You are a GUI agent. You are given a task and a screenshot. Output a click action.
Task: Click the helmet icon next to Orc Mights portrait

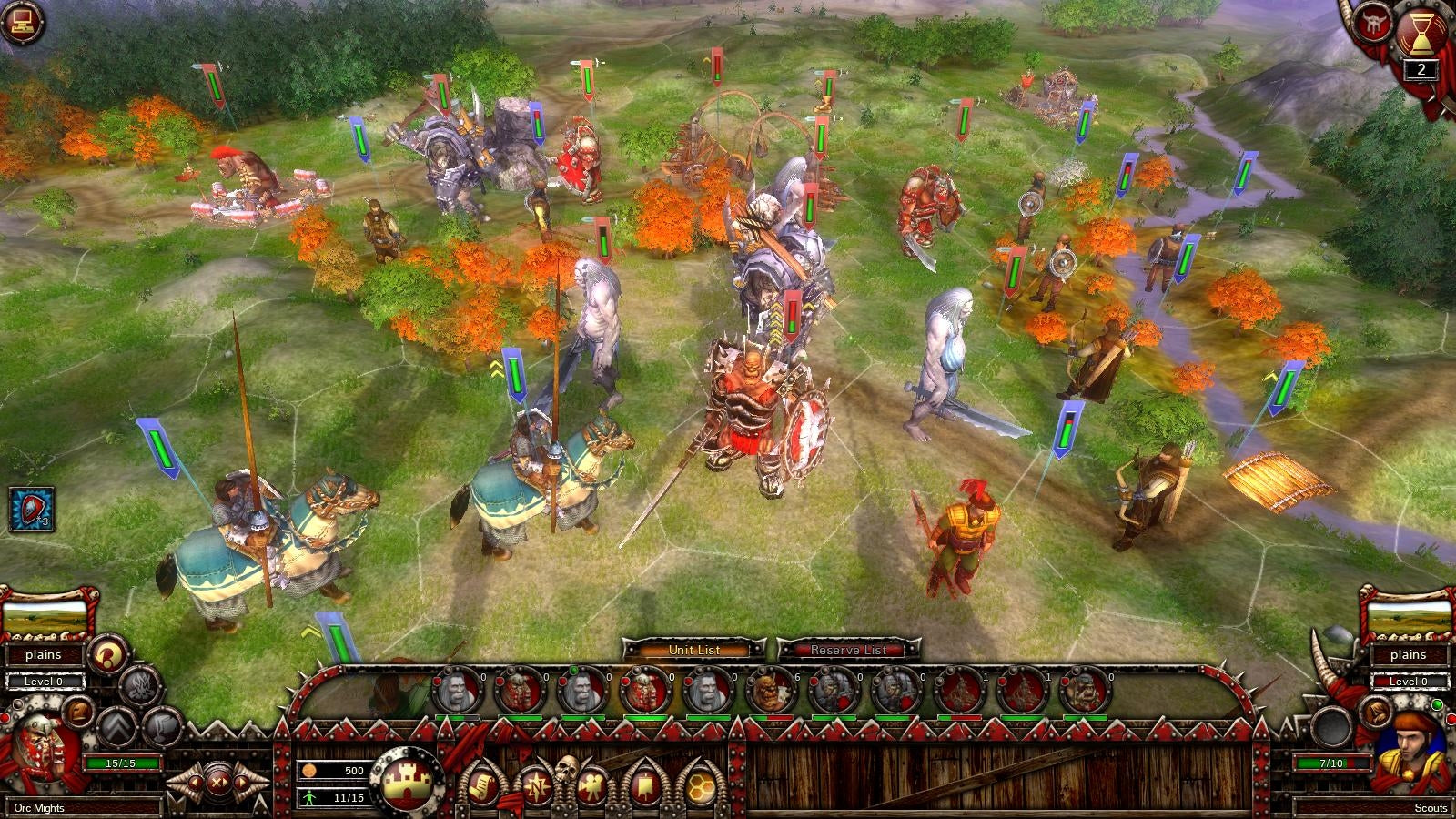77,711
